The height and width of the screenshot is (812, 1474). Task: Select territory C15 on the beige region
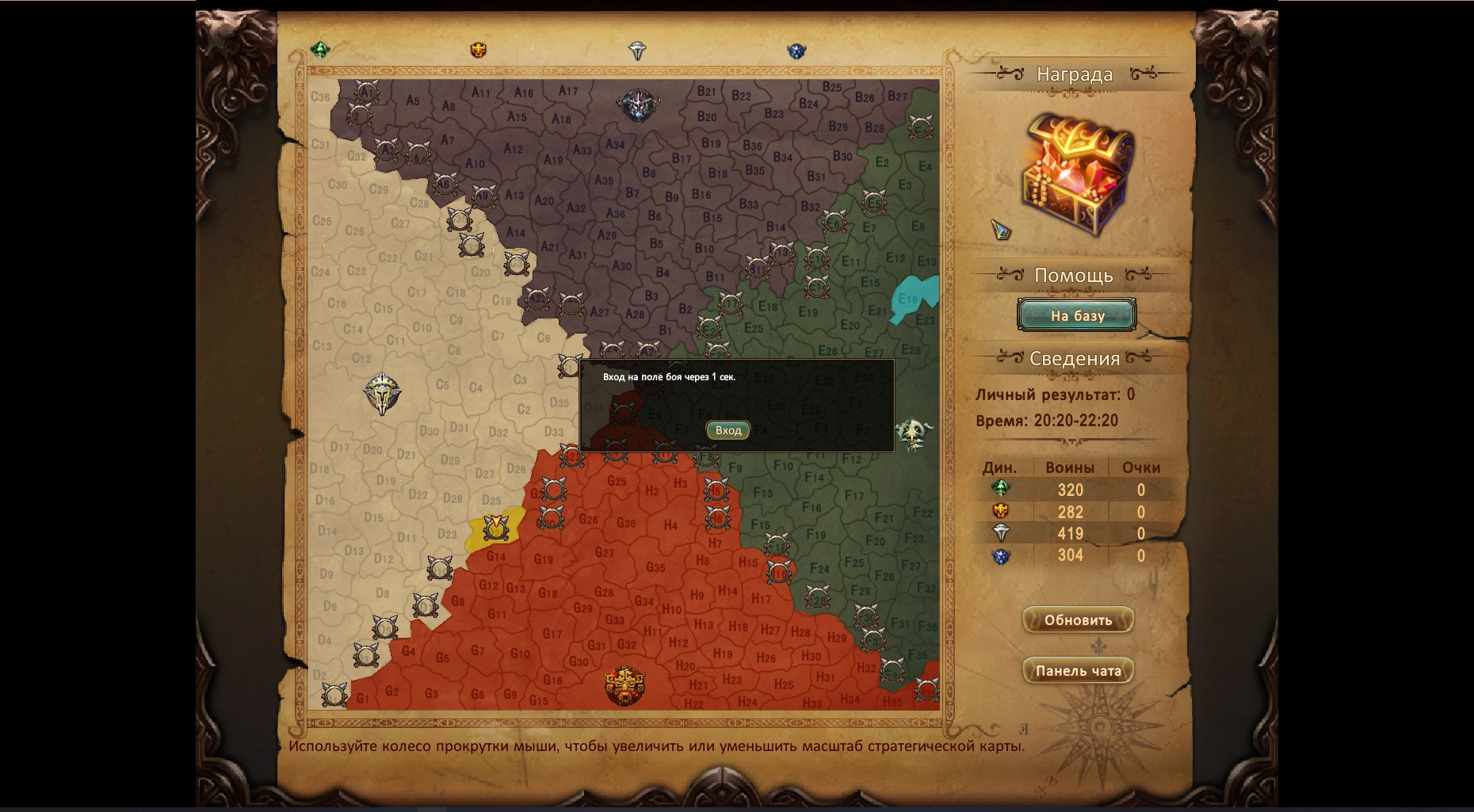pos(383,308)
